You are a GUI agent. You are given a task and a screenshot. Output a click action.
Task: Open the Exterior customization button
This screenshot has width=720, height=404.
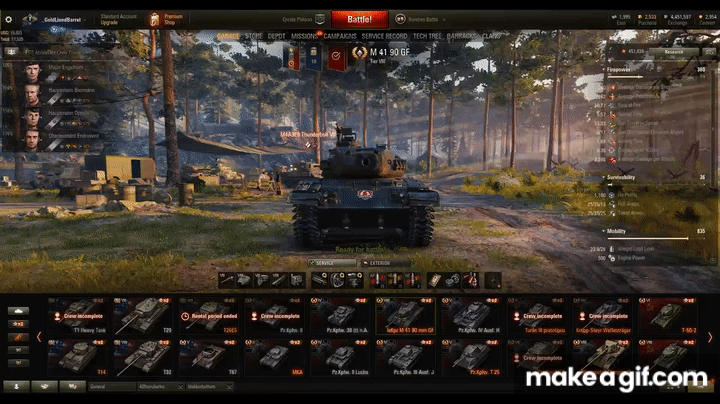tap(386, 264)
